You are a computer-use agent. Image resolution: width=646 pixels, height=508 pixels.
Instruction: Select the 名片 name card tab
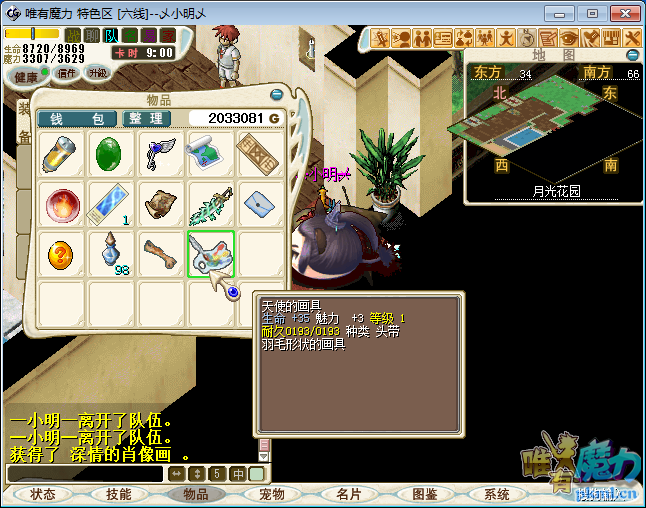[x=348, y=494]
